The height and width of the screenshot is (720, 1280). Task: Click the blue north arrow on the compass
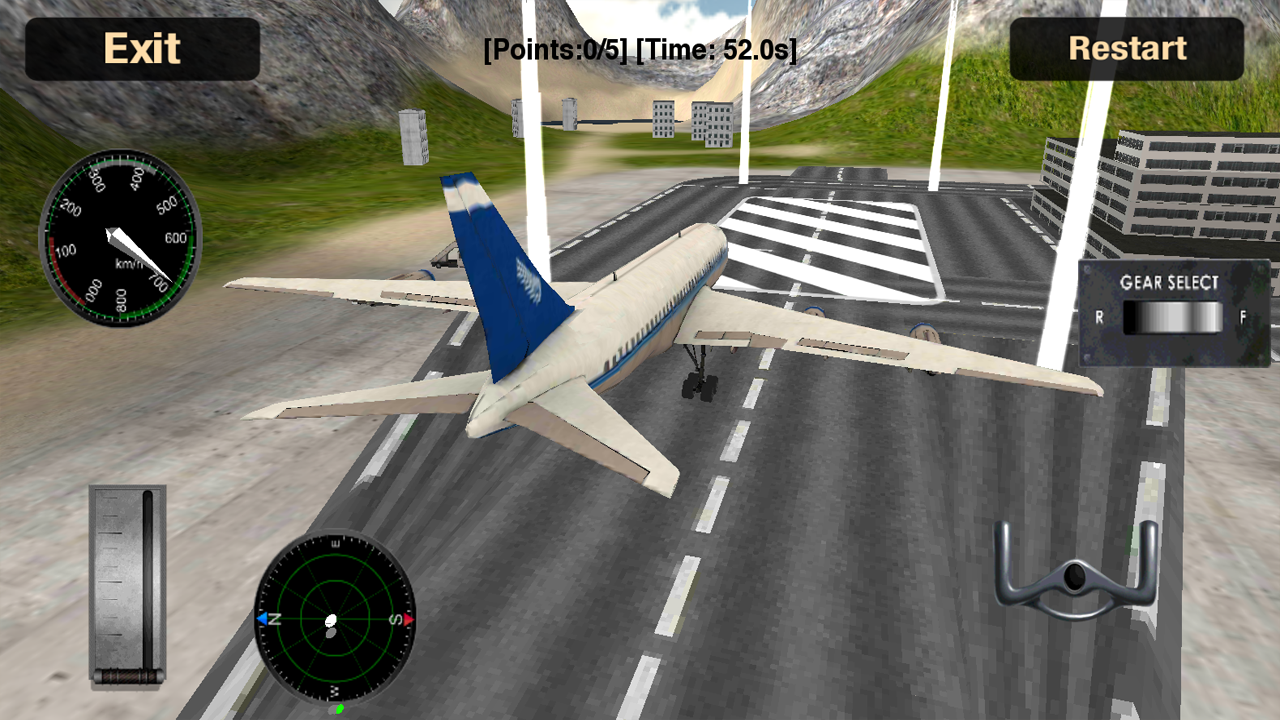coord(264,619)
